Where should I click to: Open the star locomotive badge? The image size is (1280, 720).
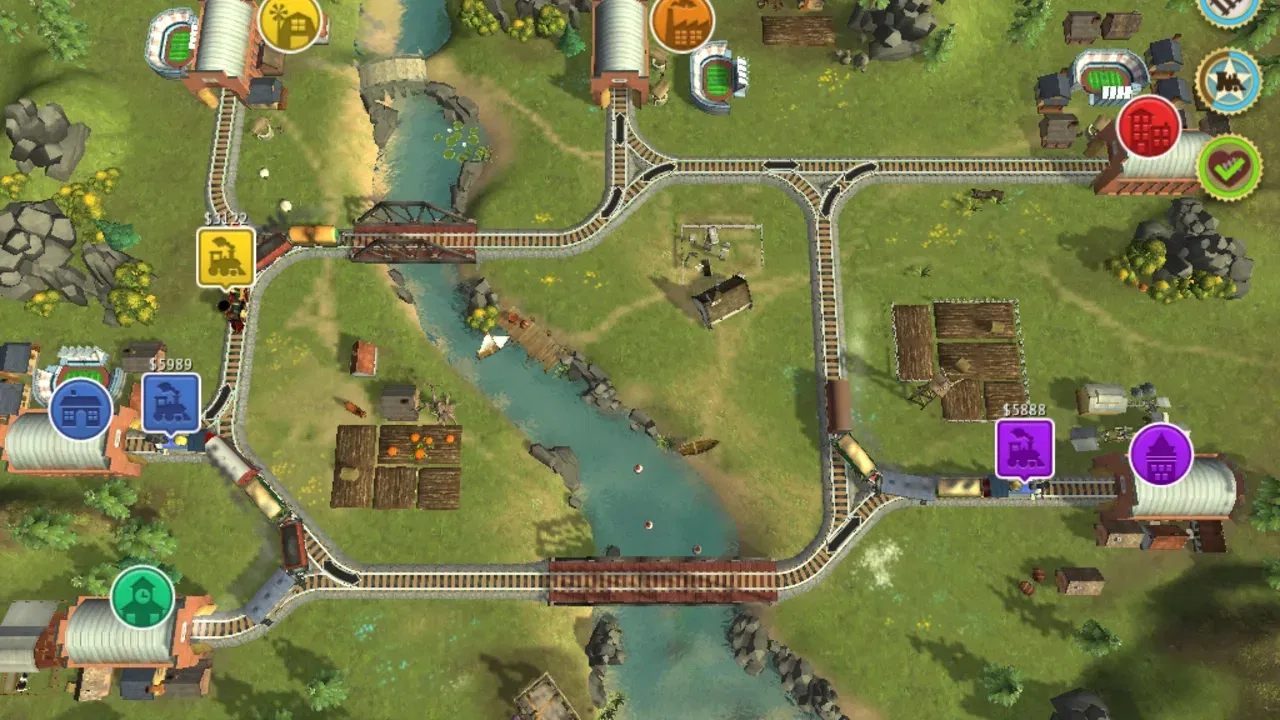[1229, 81]
